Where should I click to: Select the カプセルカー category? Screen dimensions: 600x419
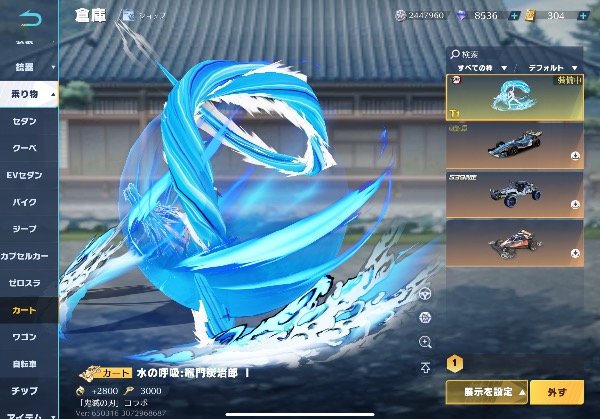click(x=28, y=256)
